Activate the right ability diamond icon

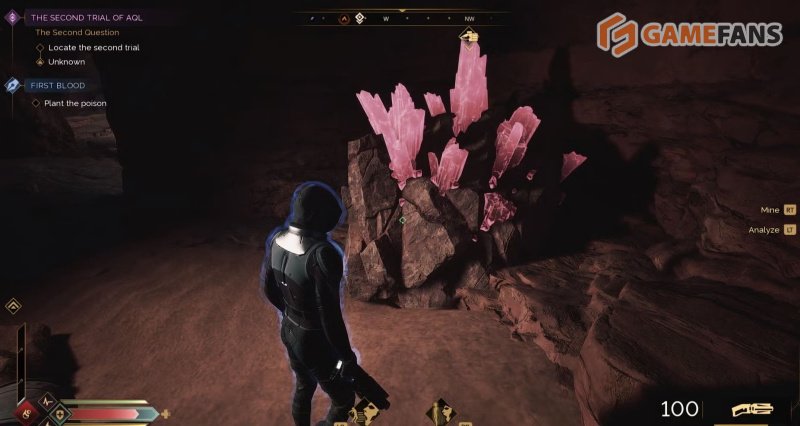pos(441,410)
